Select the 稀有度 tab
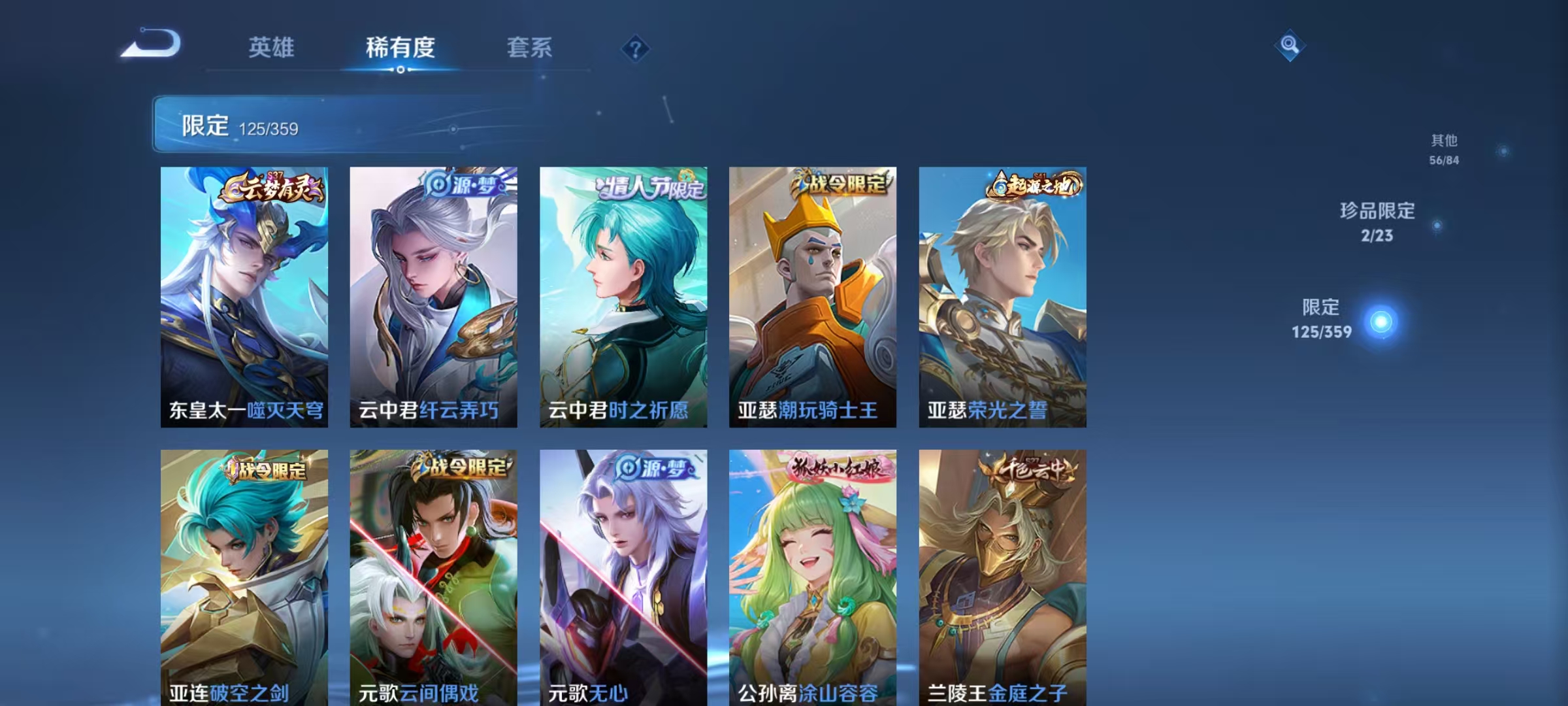 (x=400, y=48)
